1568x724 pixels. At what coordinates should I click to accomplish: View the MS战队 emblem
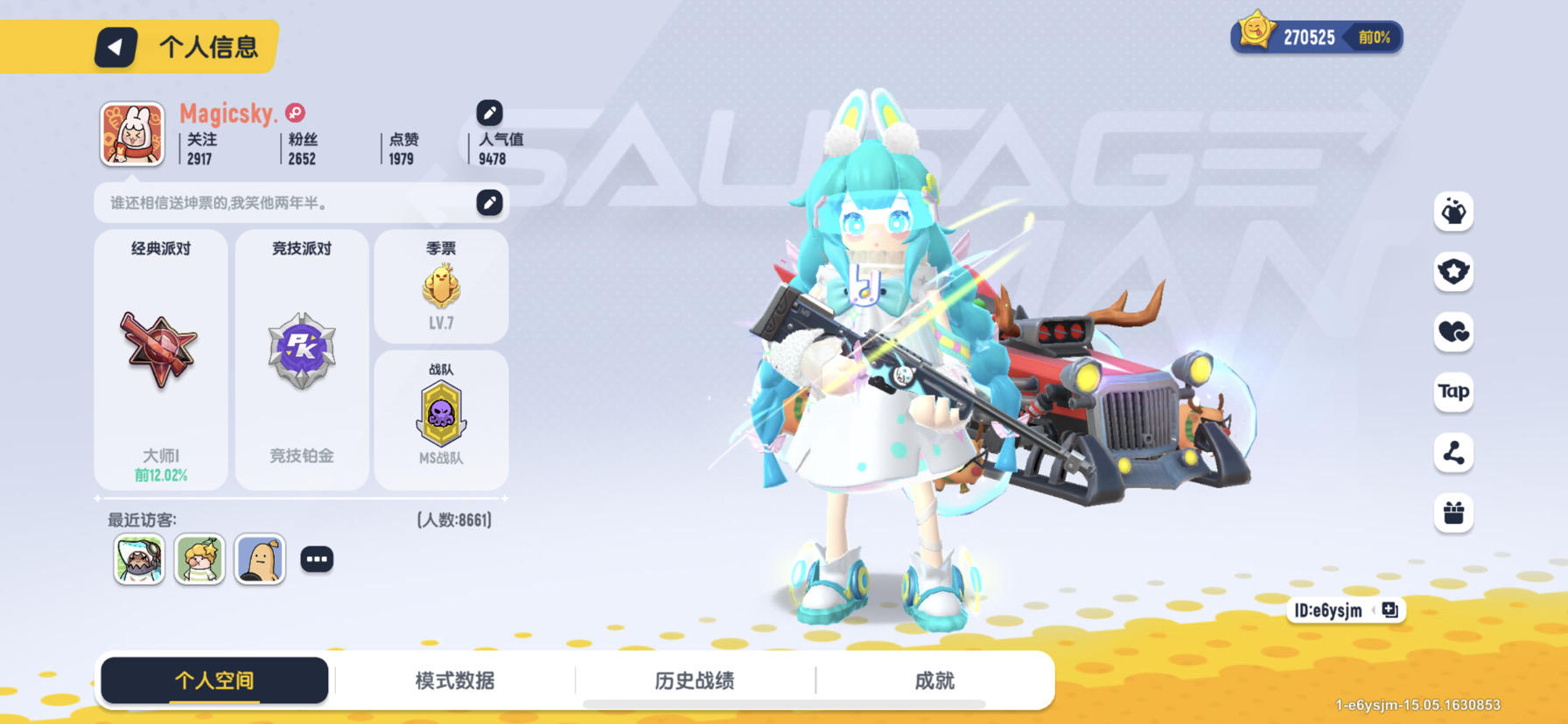tap(442, 418)
